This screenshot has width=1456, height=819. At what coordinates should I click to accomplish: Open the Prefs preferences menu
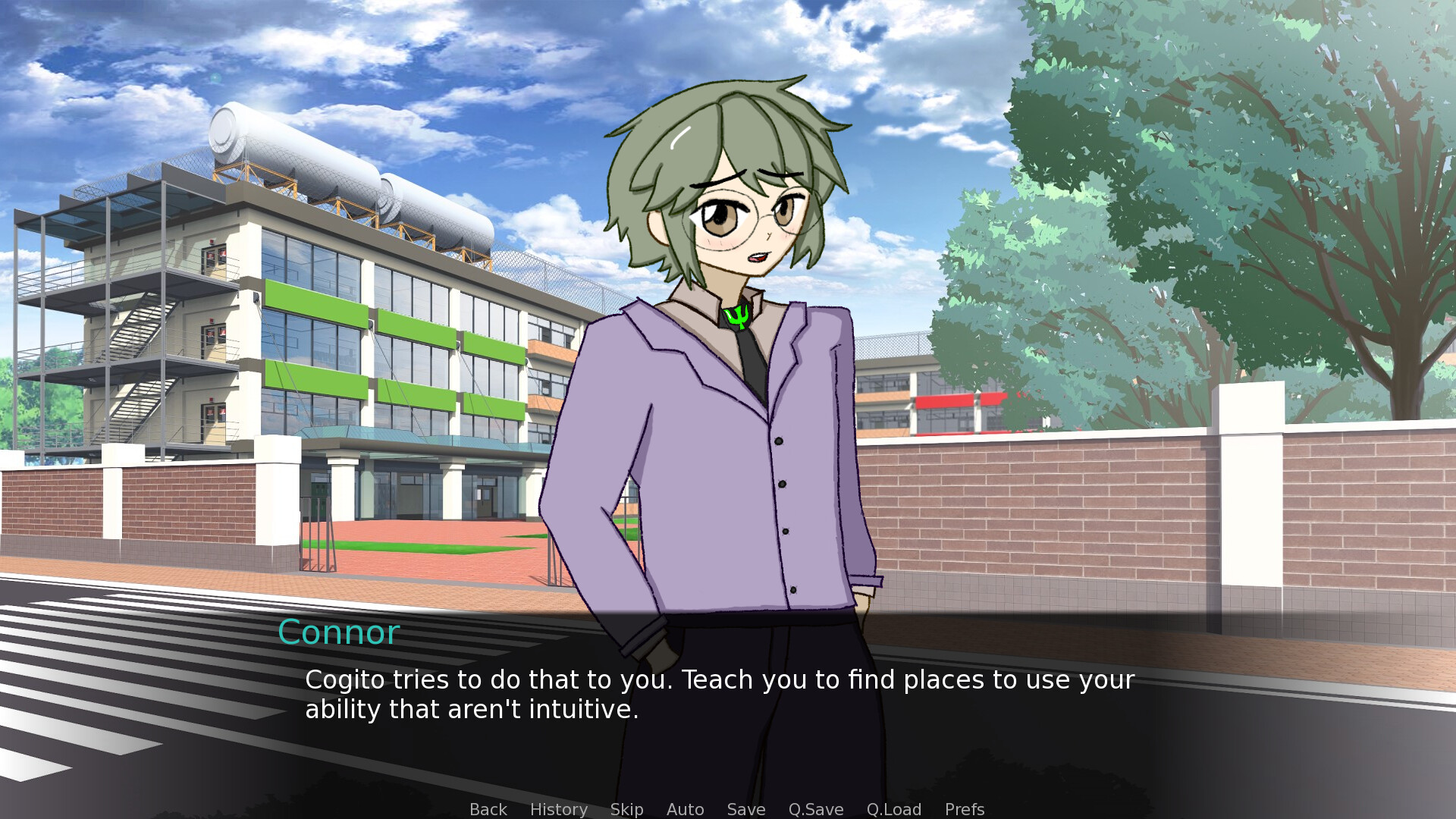[x=964, y=809]
